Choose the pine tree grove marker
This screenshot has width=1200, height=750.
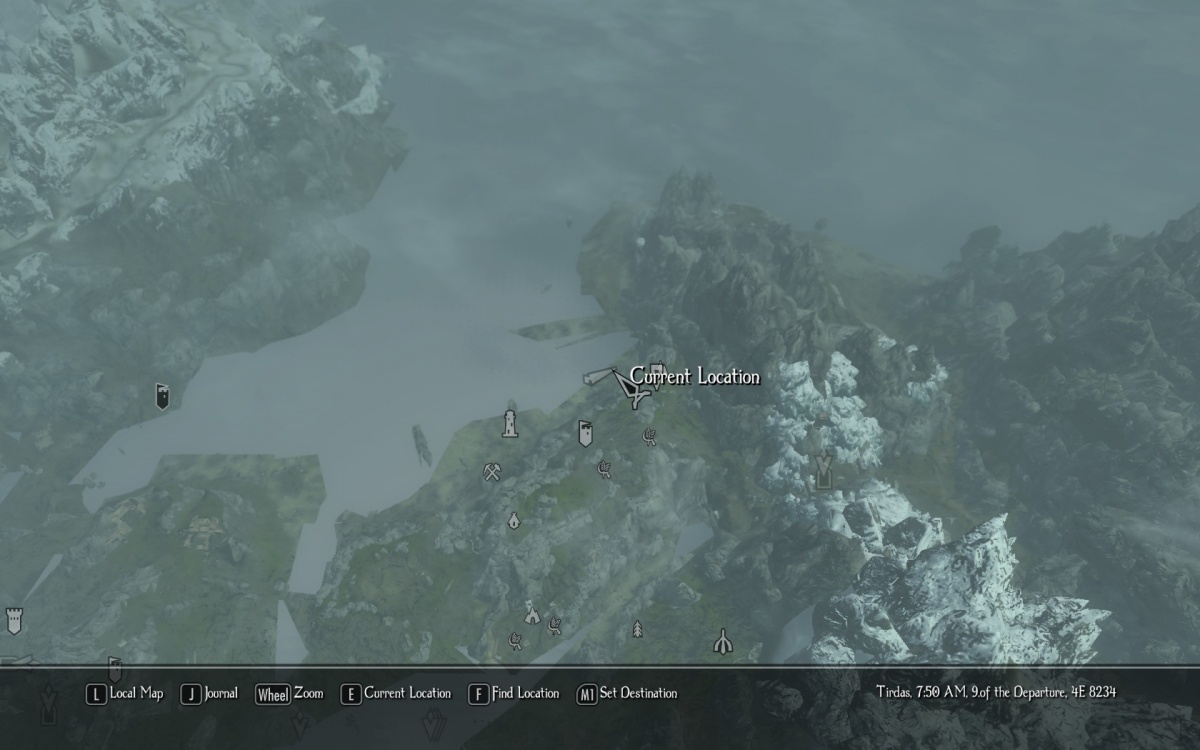[637, 629]
